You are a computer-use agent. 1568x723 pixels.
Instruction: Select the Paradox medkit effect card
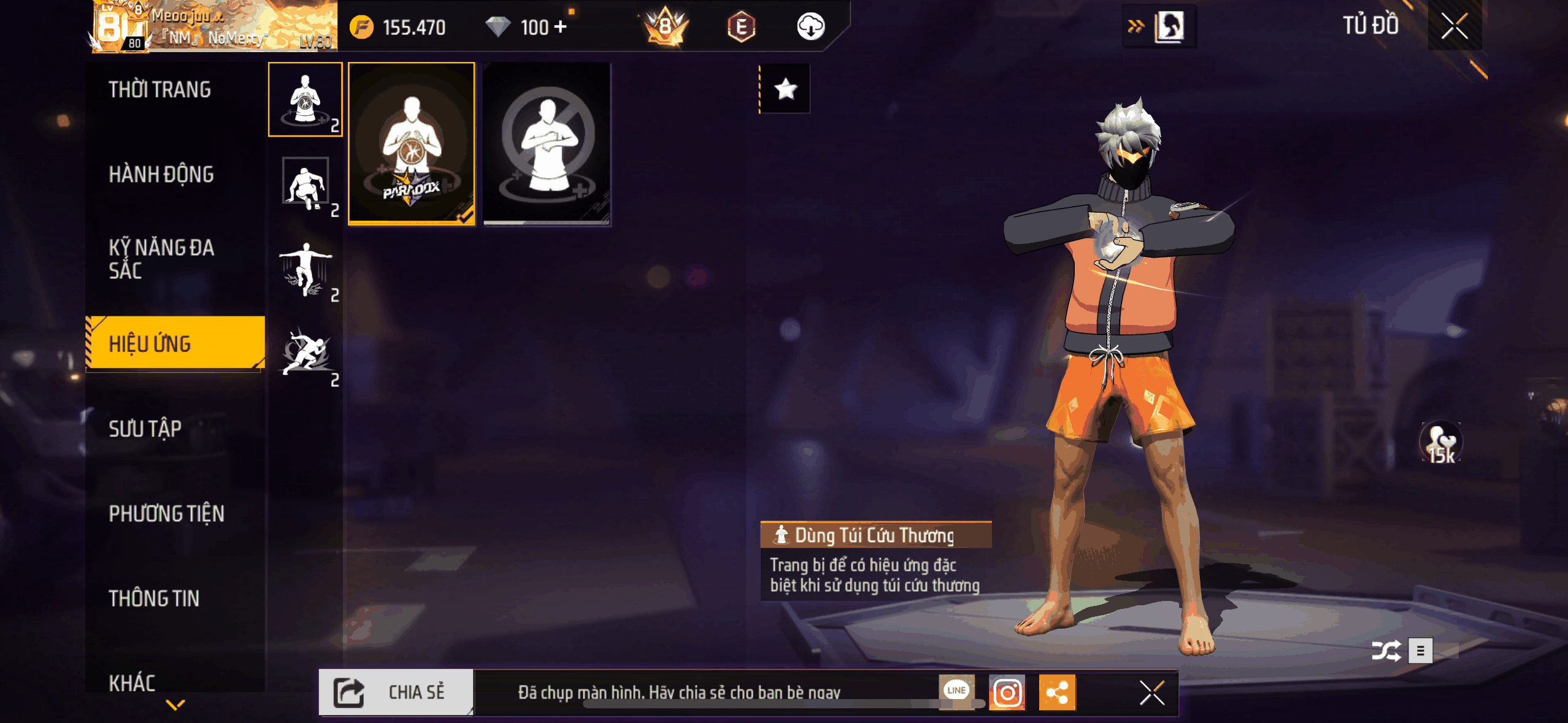pos(412,144)
